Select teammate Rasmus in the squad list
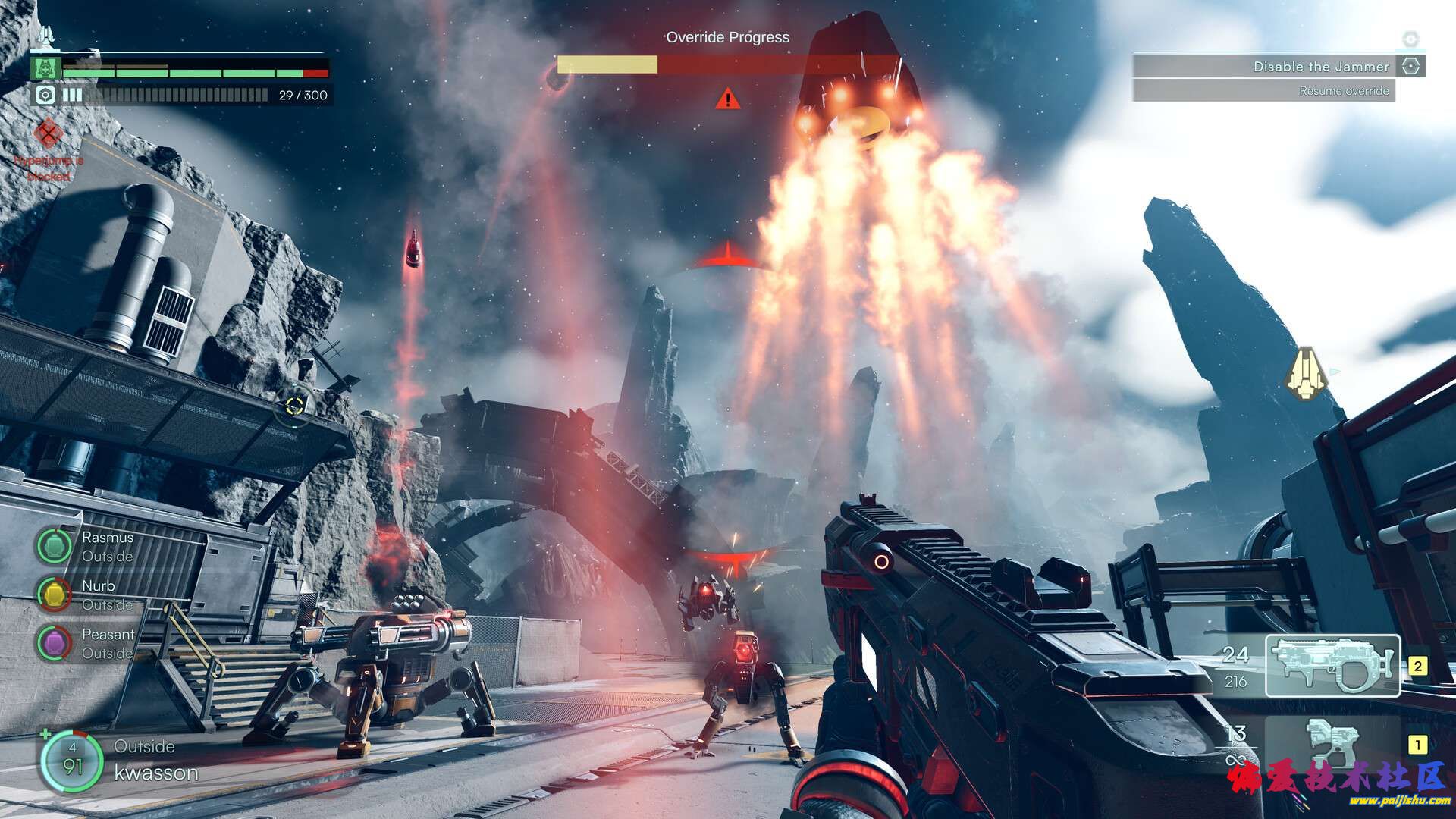The height and width of the screenshot is (819, 1456). pyautogui.click(x=54, y=546)
